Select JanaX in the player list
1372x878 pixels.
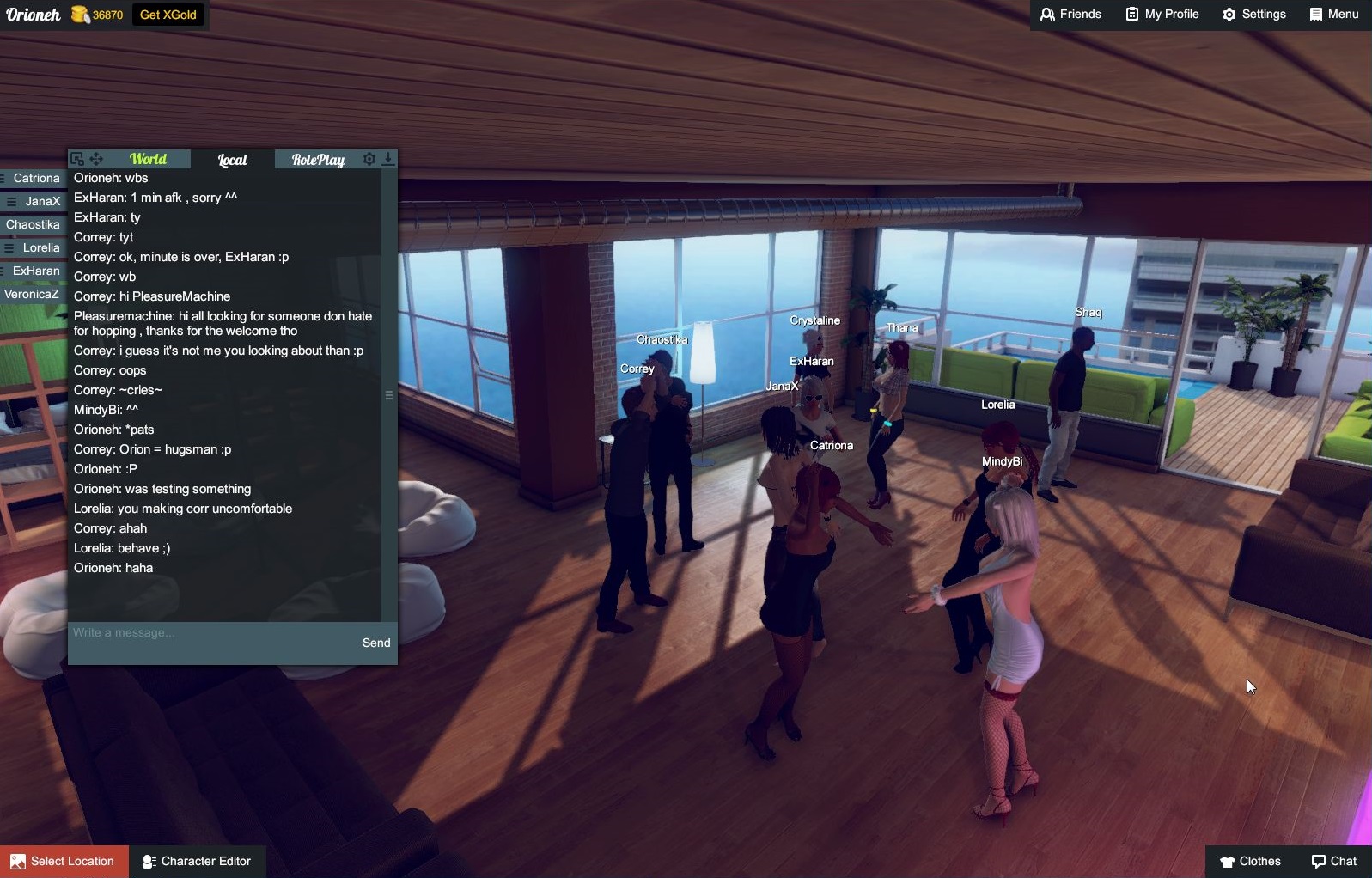click(x=42, y=202)
